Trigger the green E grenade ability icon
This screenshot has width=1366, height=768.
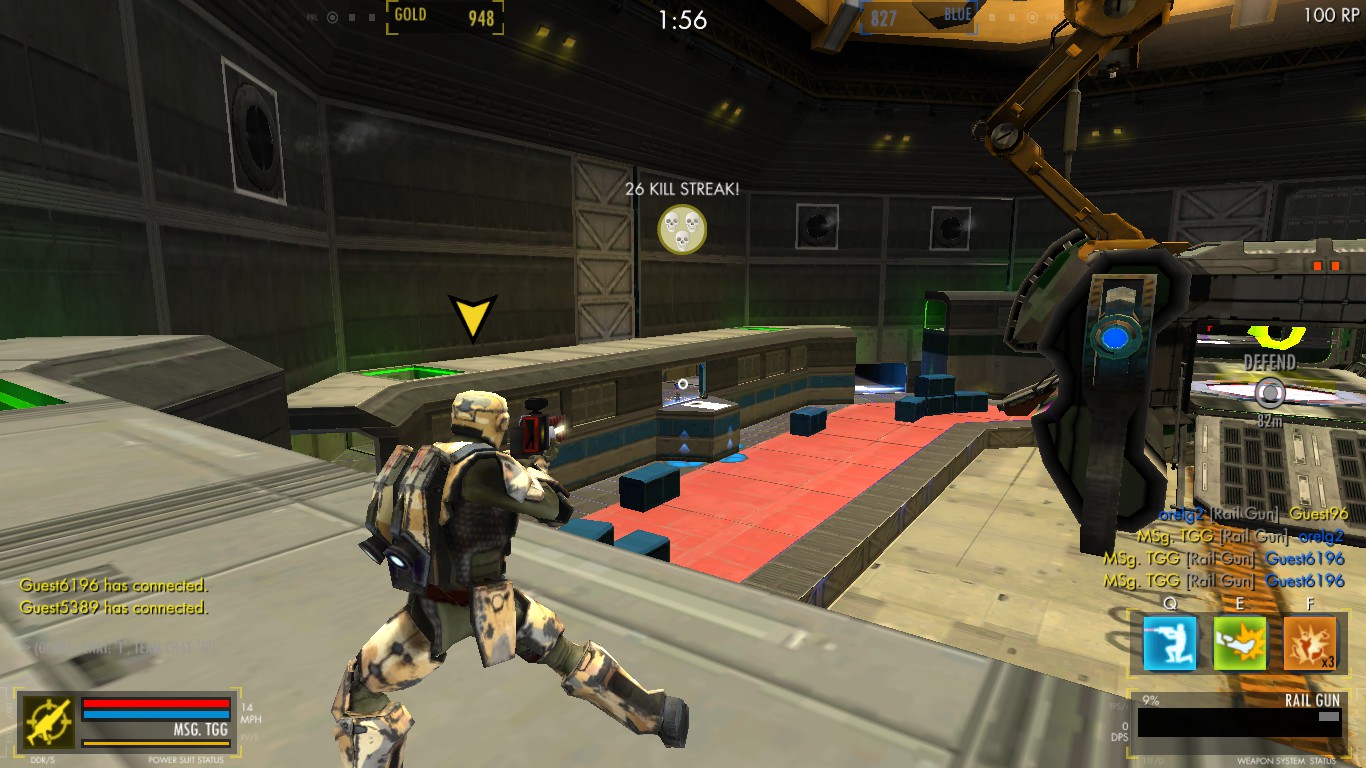[1240, 643]
